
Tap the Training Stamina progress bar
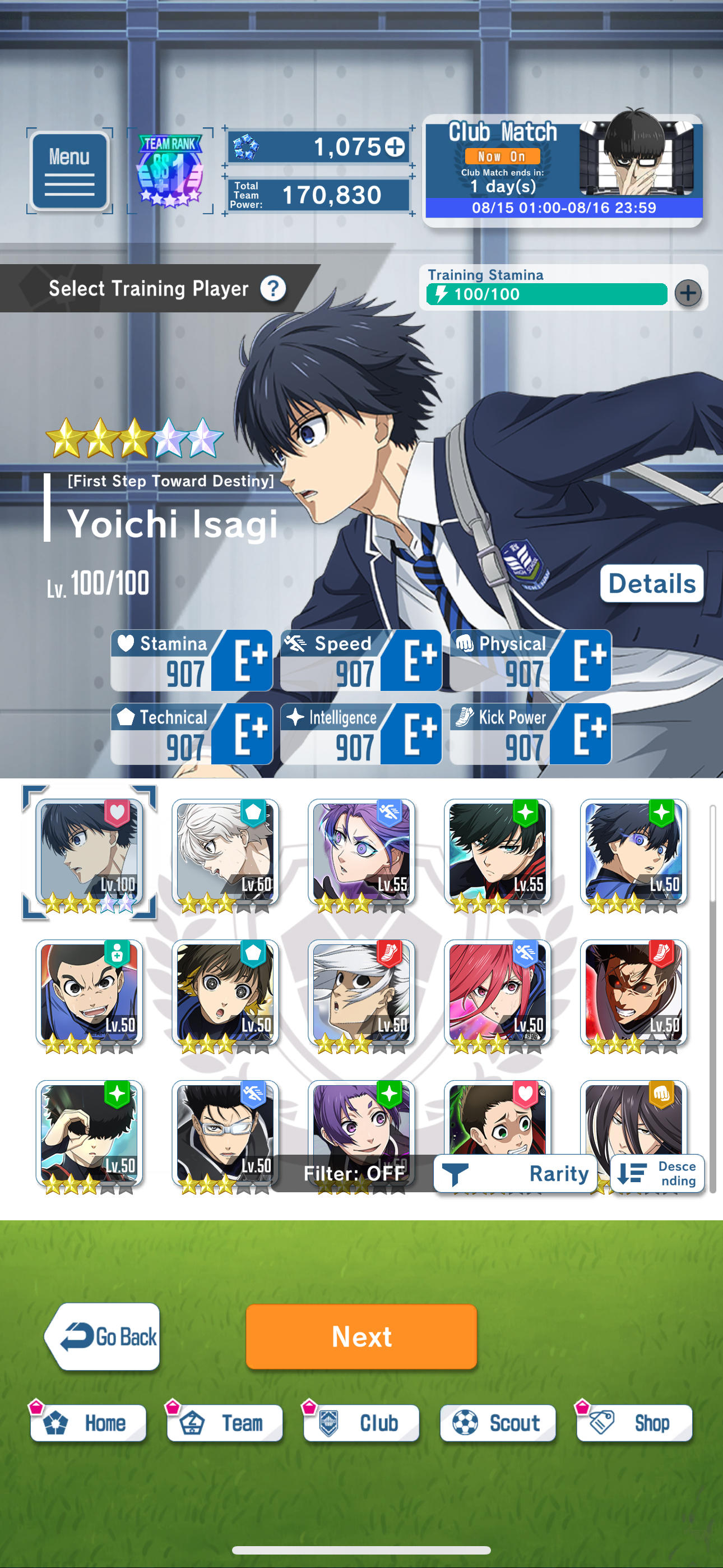pyautogui.click(x=544, y=294)
